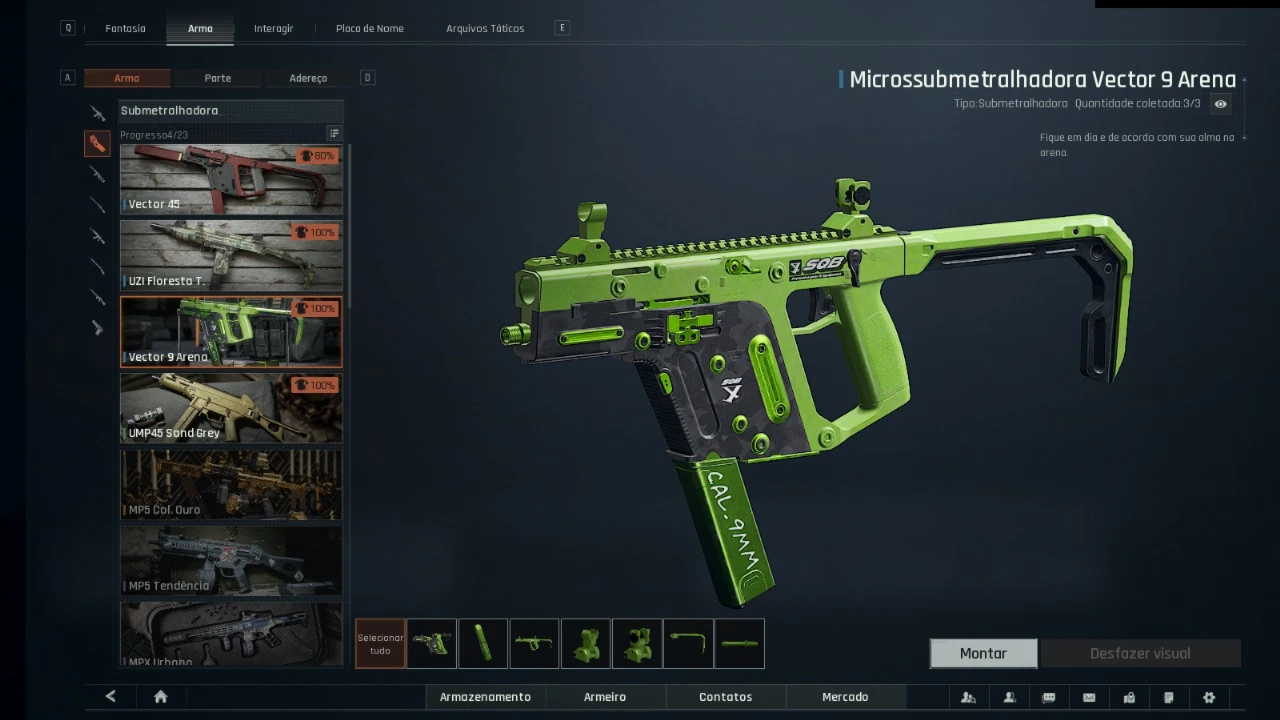Image resolution: width=1280 pixels, height=720 pixels.
Task: Switch to the Parte sub-tab
Action: (217, 78)
